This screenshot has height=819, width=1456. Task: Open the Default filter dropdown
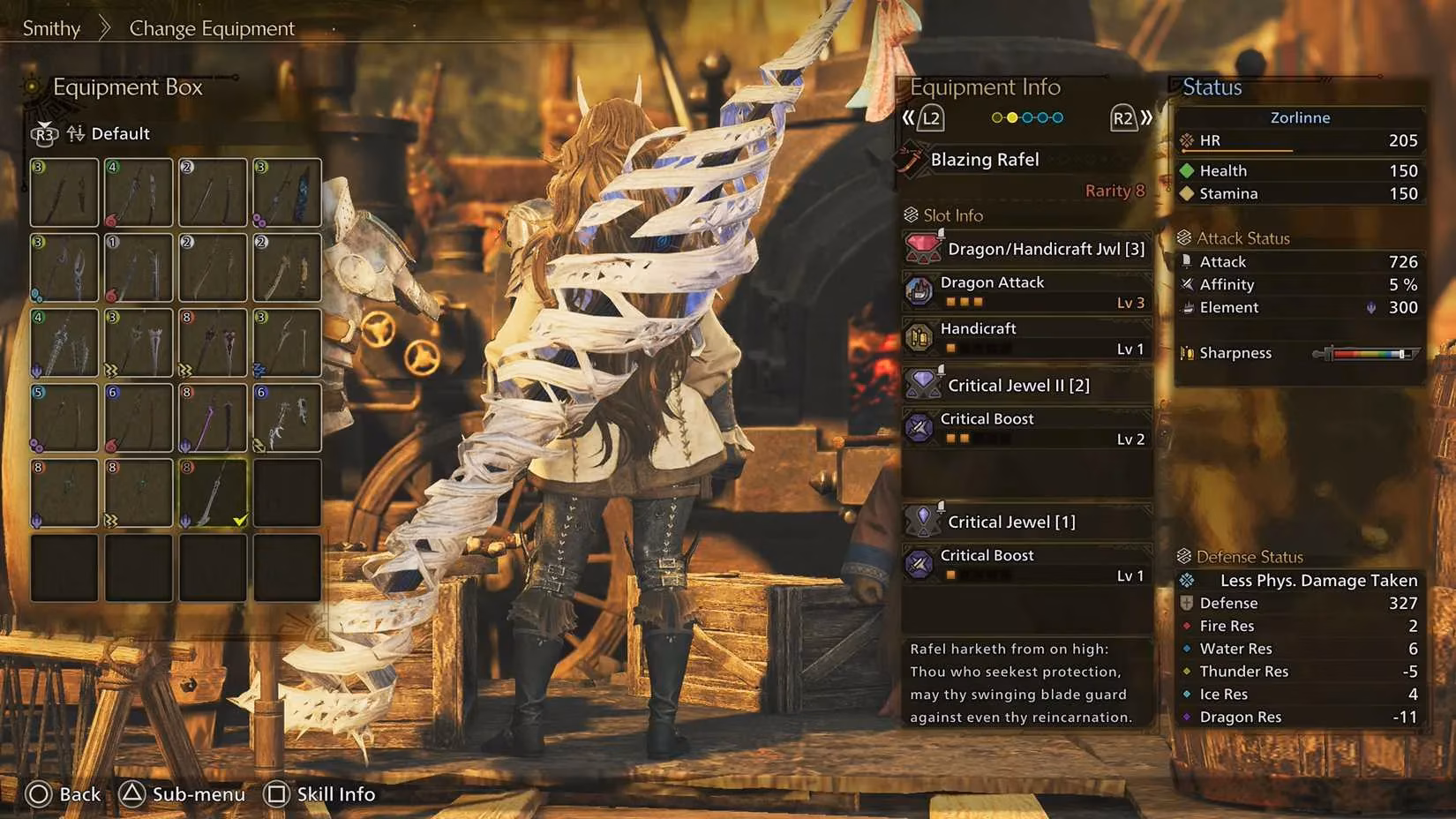pyautogui.click(x=121, y=133)
